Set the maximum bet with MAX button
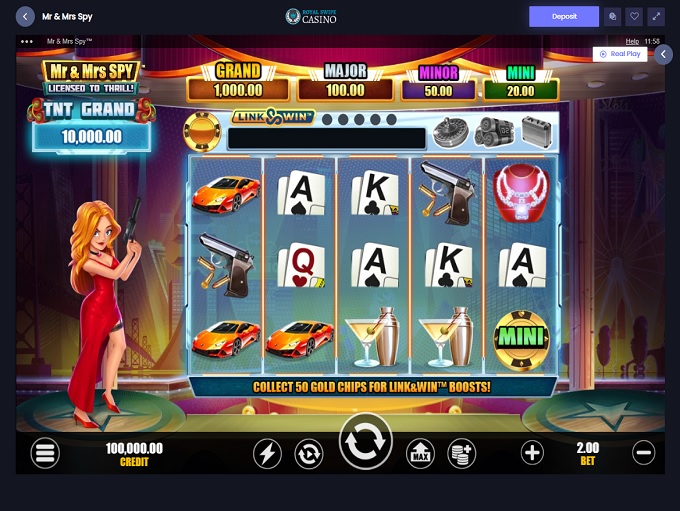 tap(420, 453)
